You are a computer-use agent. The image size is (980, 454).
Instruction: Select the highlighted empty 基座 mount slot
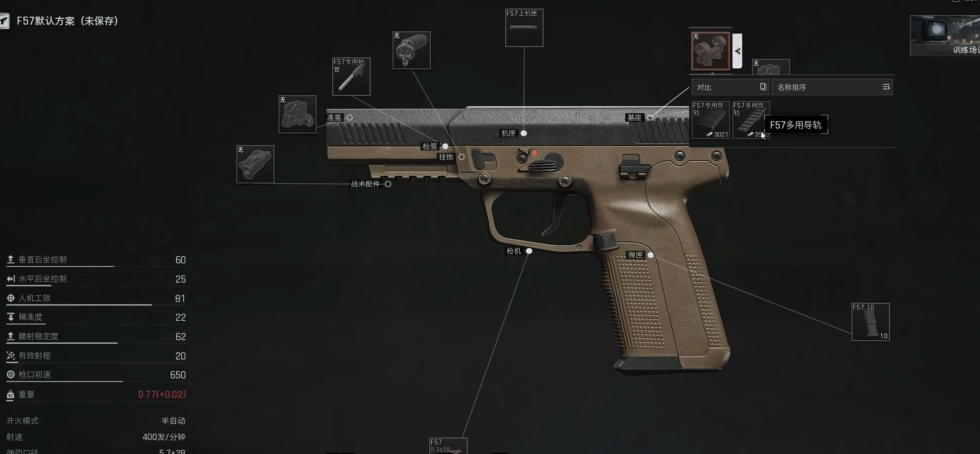coord(710,50)
